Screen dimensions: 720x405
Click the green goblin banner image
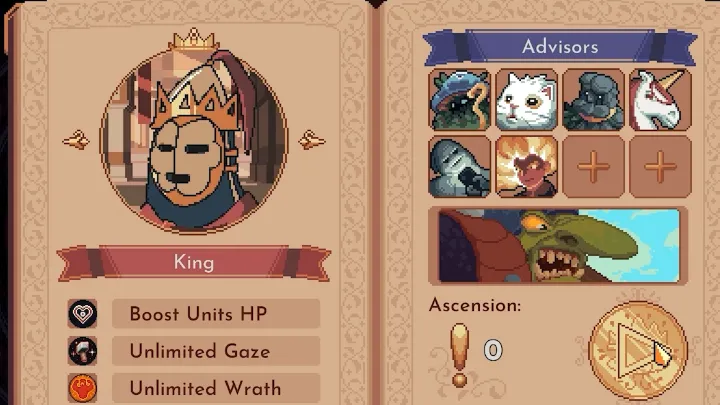pyautogui.click(x=558, y=246)
